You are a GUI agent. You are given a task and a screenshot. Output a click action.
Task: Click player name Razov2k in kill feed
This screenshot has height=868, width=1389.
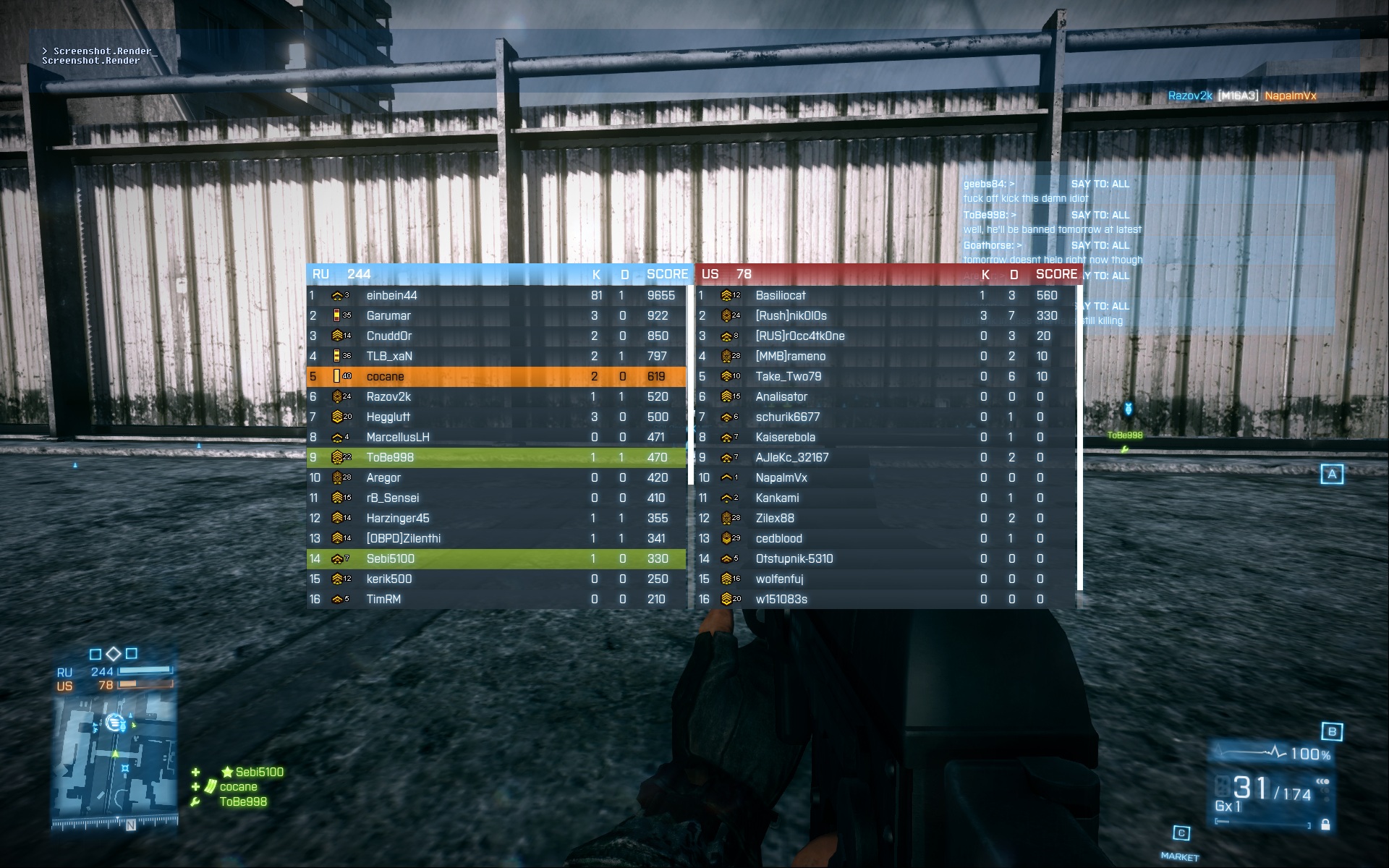(x=1192, y=94)
